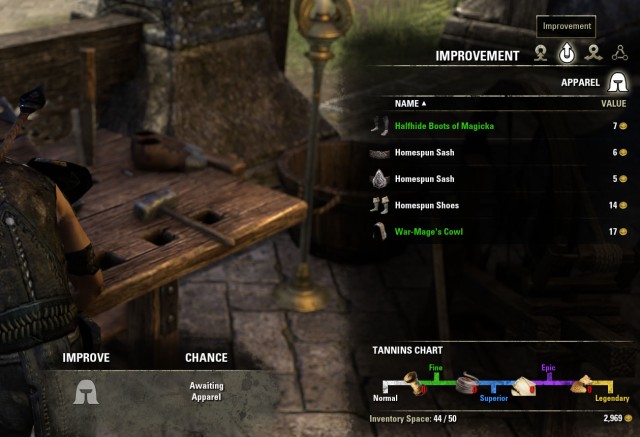Pick the Homespun Sash worth 5 gold
The width and height of the screenshot is (640, 437).
click(x=425, y=179)
